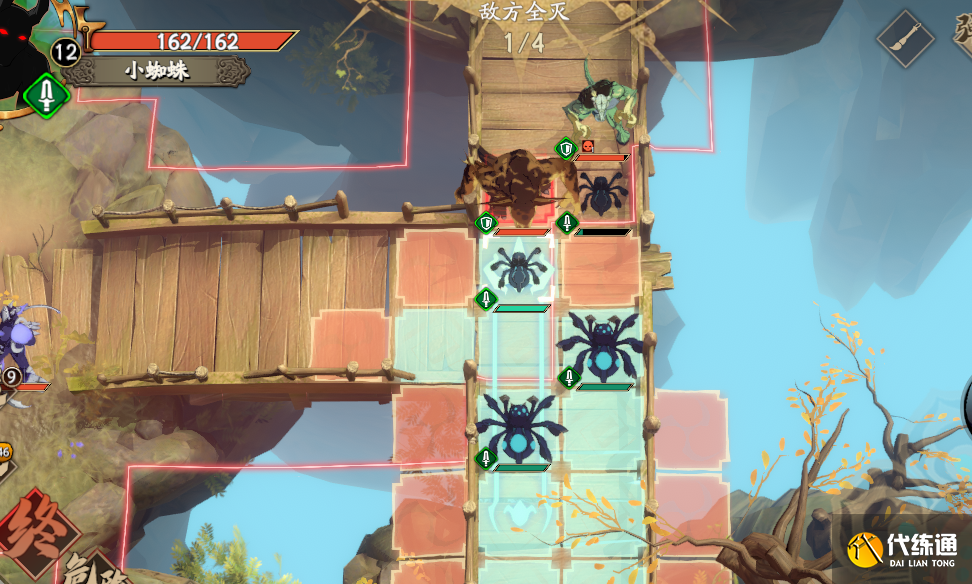
Task: Open the 代练通 watermark logo
Action: click(902, 549)
